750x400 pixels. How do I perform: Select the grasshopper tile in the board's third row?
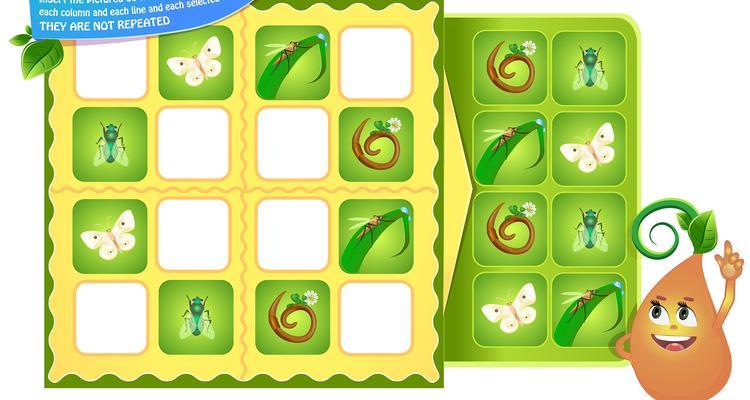tap(375, 236)
